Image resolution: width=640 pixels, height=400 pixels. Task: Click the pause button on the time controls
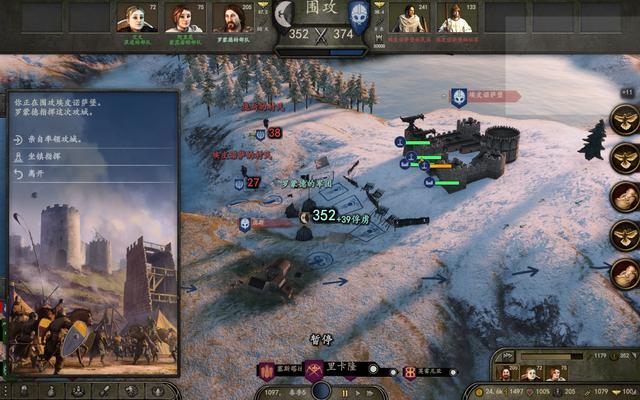345,392
